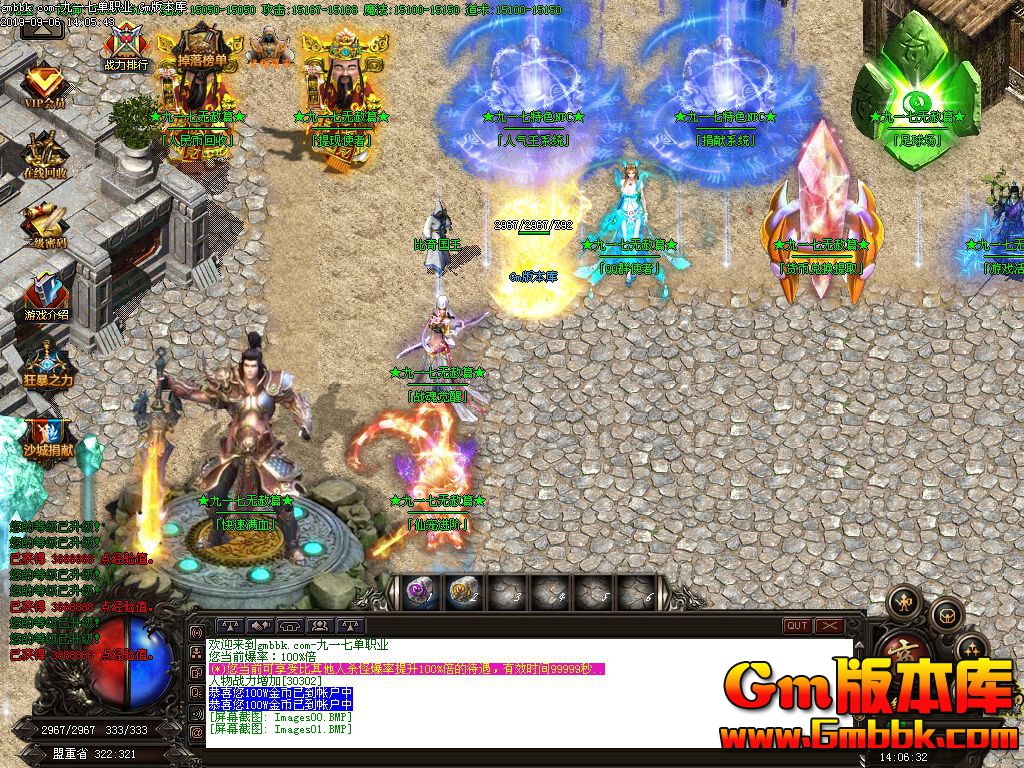Use the purple scroll in hotbar slot 1
The height and width of the screenshot is (768, 1024).
421,593
